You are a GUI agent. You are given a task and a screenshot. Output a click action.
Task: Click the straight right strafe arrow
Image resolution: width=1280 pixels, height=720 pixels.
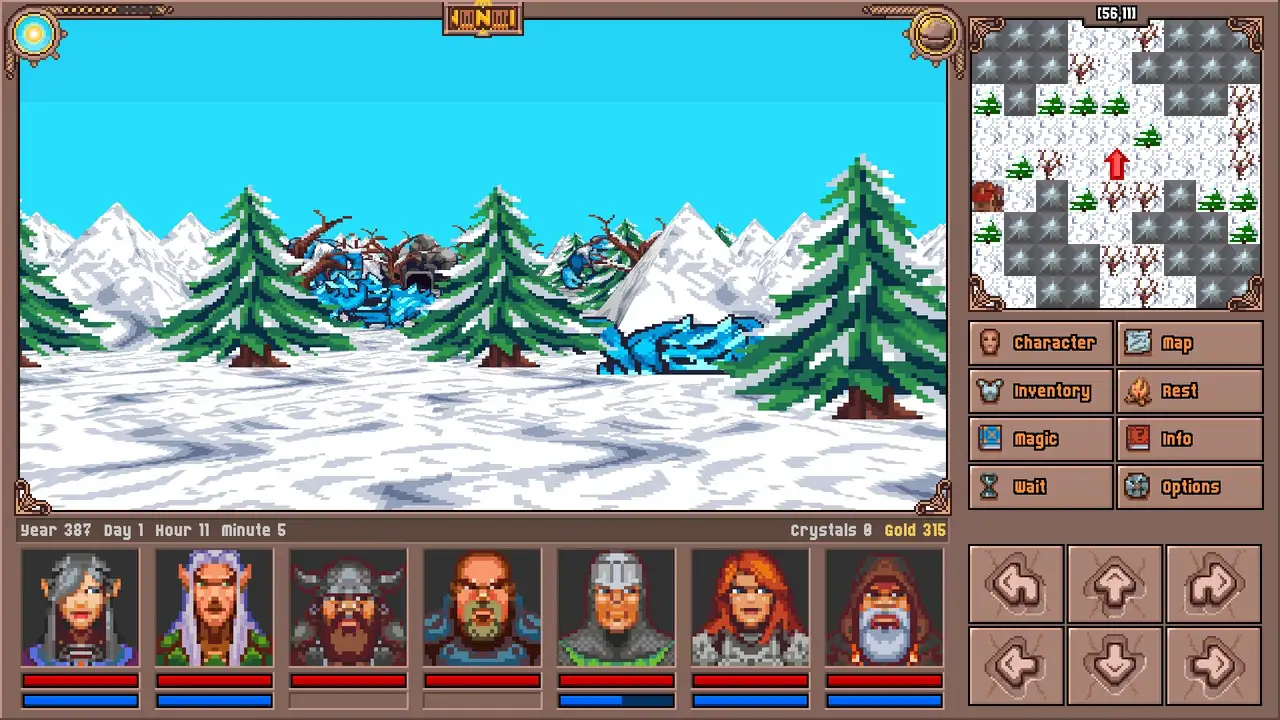1213,664
